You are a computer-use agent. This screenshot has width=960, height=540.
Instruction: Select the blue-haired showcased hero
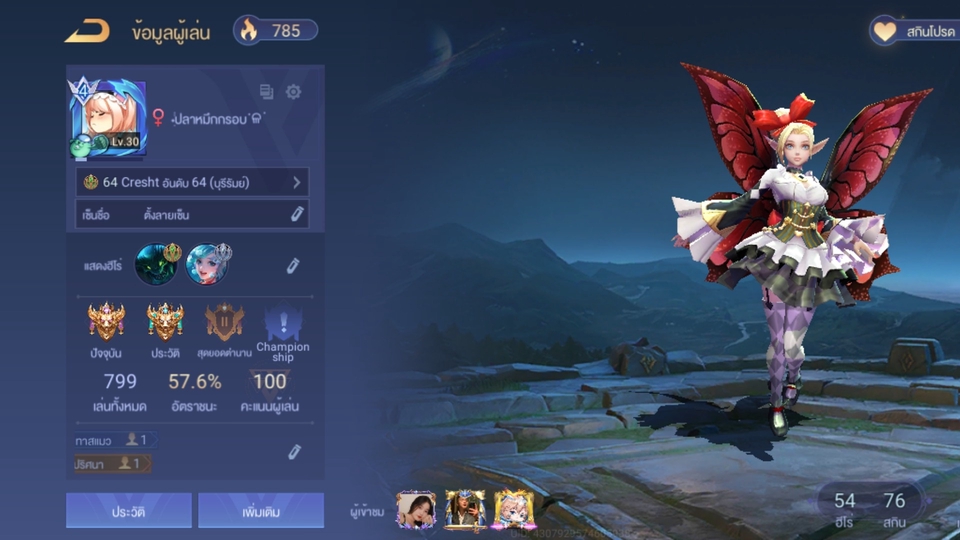(x=207, y=264)
